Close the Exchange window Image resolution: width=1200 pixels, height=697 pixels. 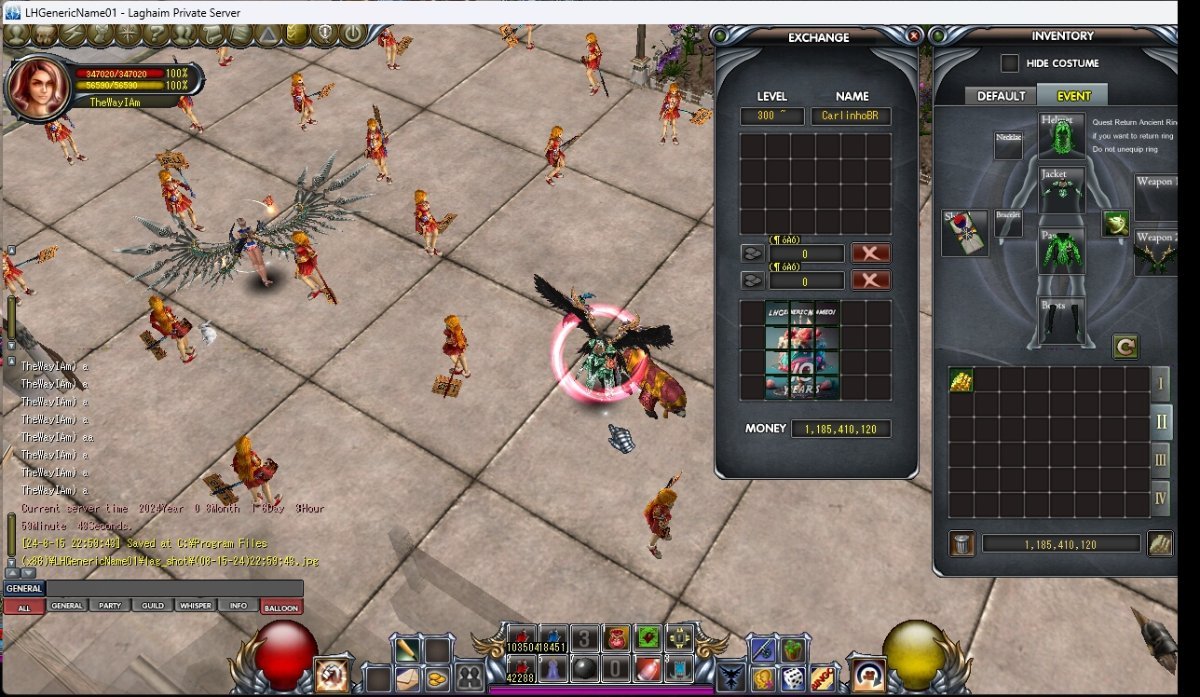click(913, 35)
